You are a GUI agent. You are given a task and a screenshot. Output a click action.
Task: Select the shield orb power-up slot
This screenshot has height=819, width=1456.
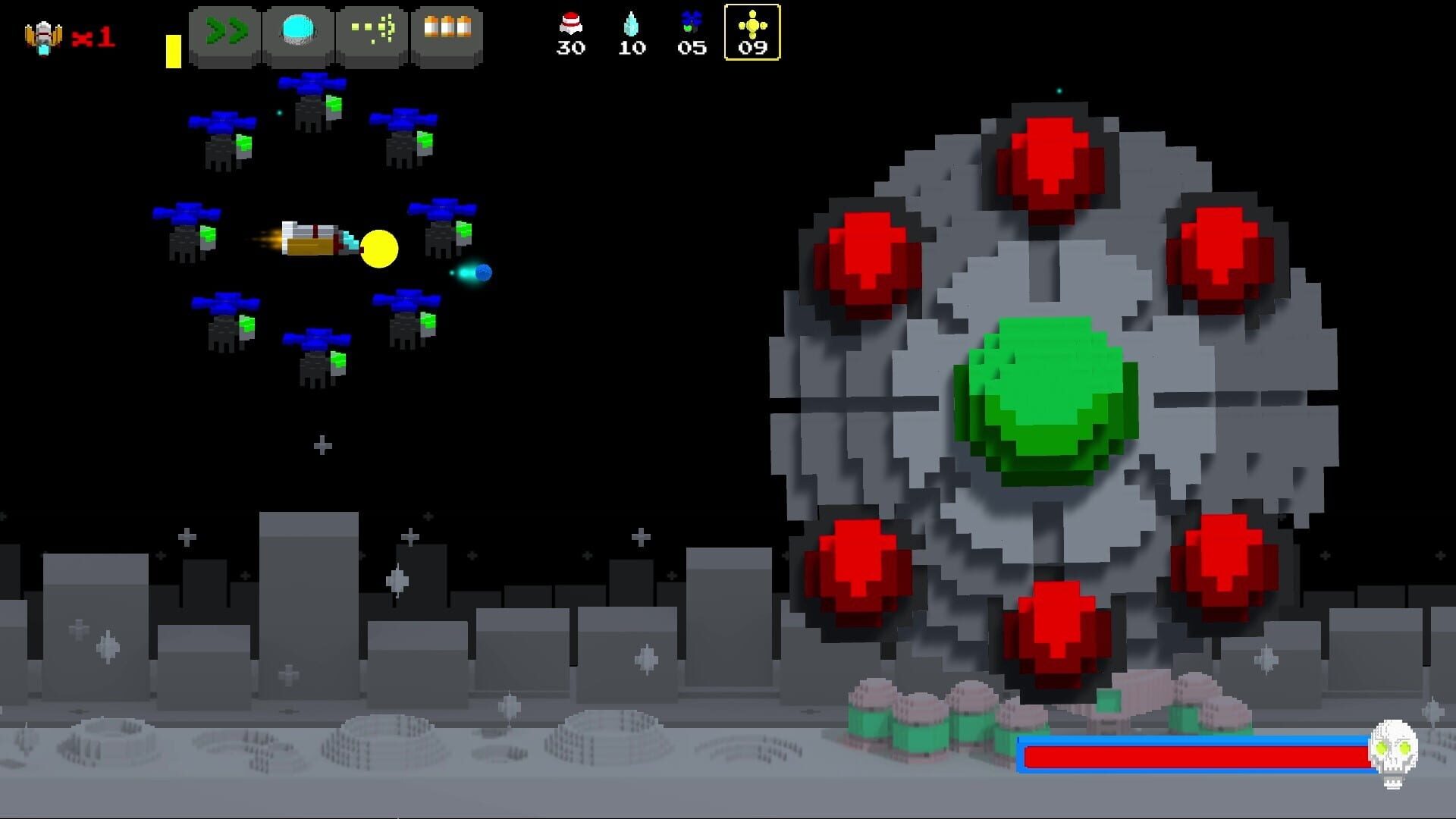coord(297,33)
